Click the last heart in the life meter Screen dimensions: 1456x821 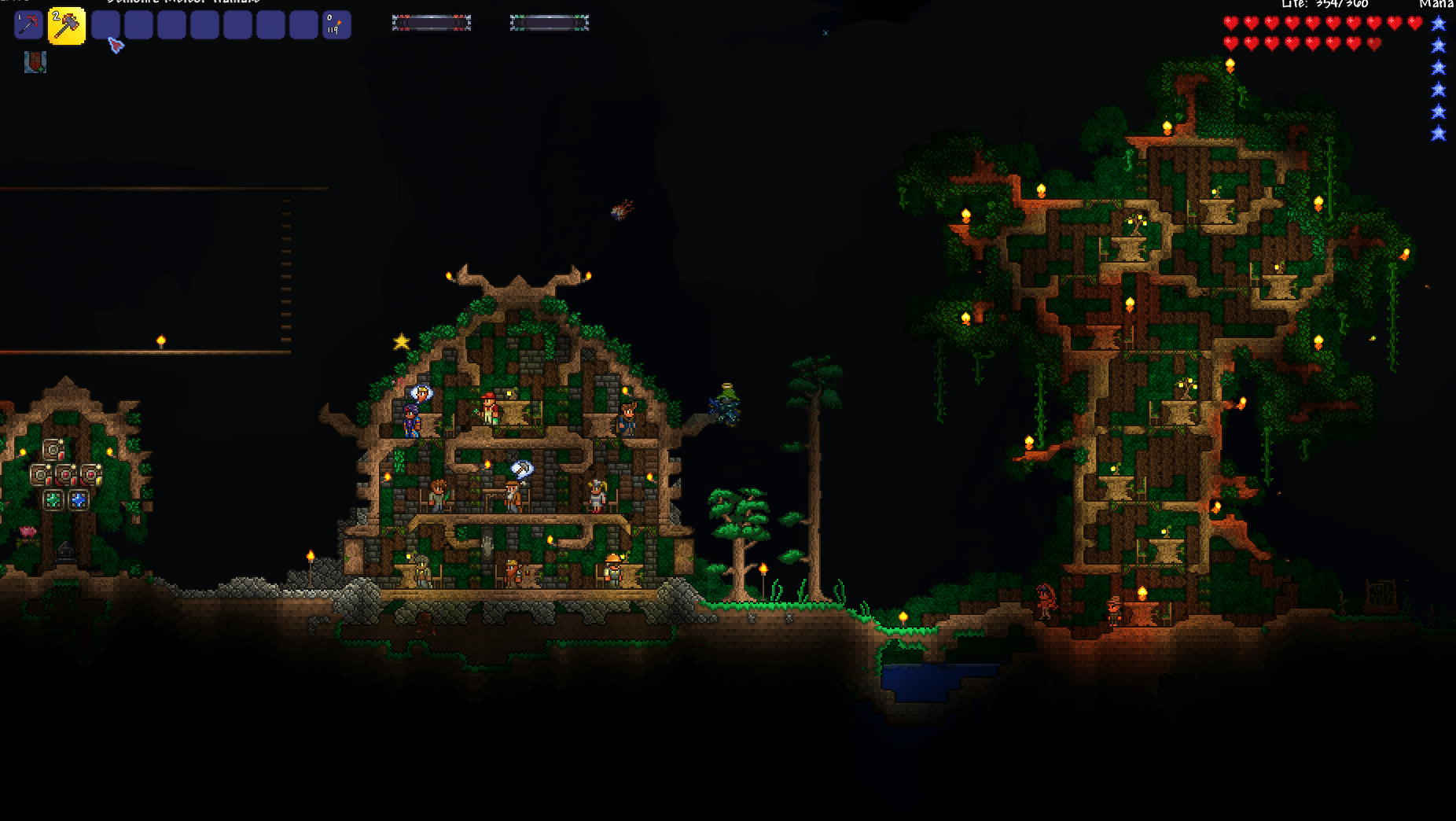tap(1373, 44)
